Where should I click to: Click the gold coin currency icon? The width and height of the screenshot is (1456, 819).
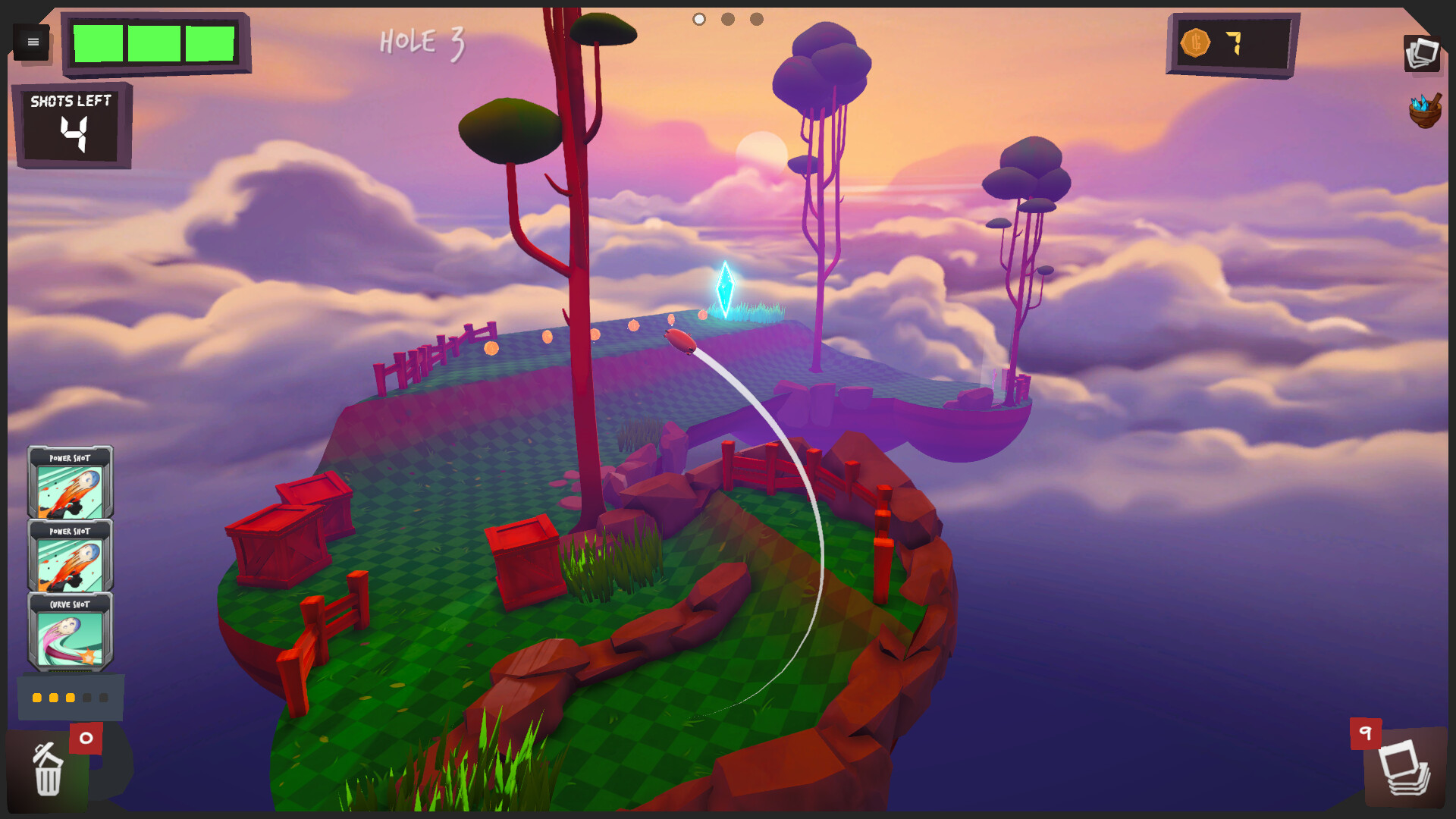pyautogui.click(x=1197, y=43)
